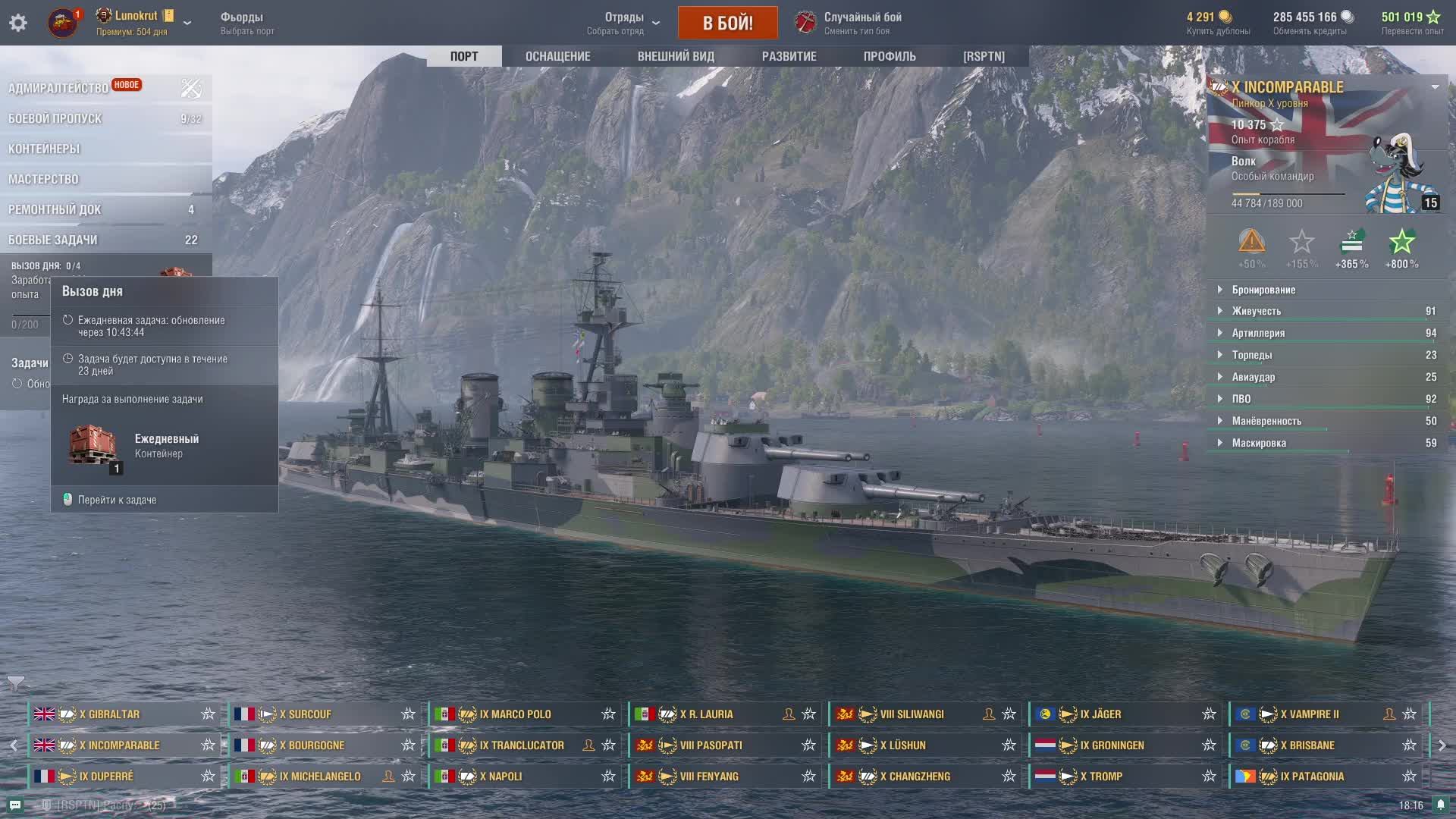1456x819 pixels.
Task: Open the БОЕВОЙ ПРОПУСК entry
Action: pyautogui.click(x=55, y=118)
